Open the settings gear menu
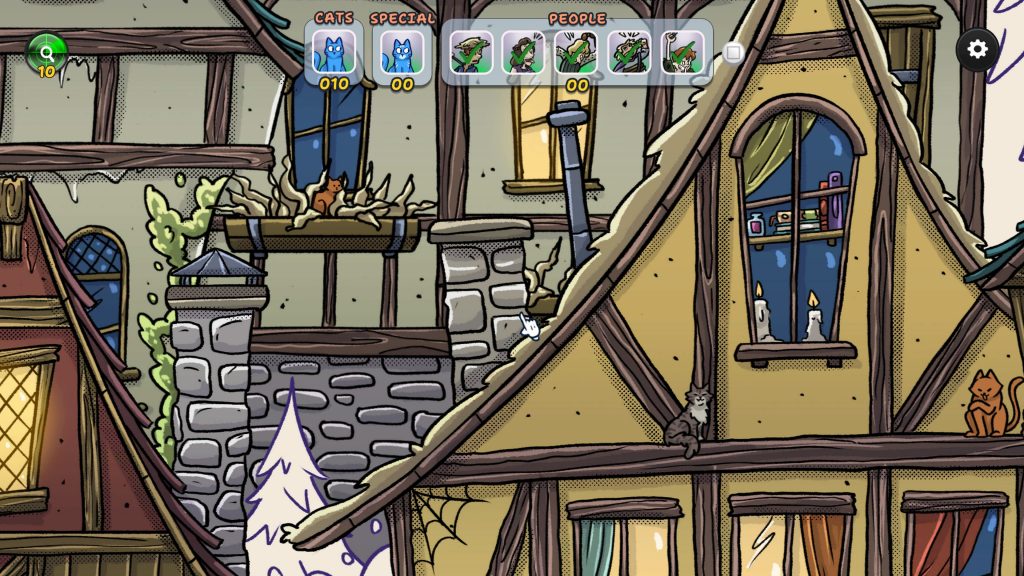This screenshot has height=576, width=1024. tap(977, 49)
